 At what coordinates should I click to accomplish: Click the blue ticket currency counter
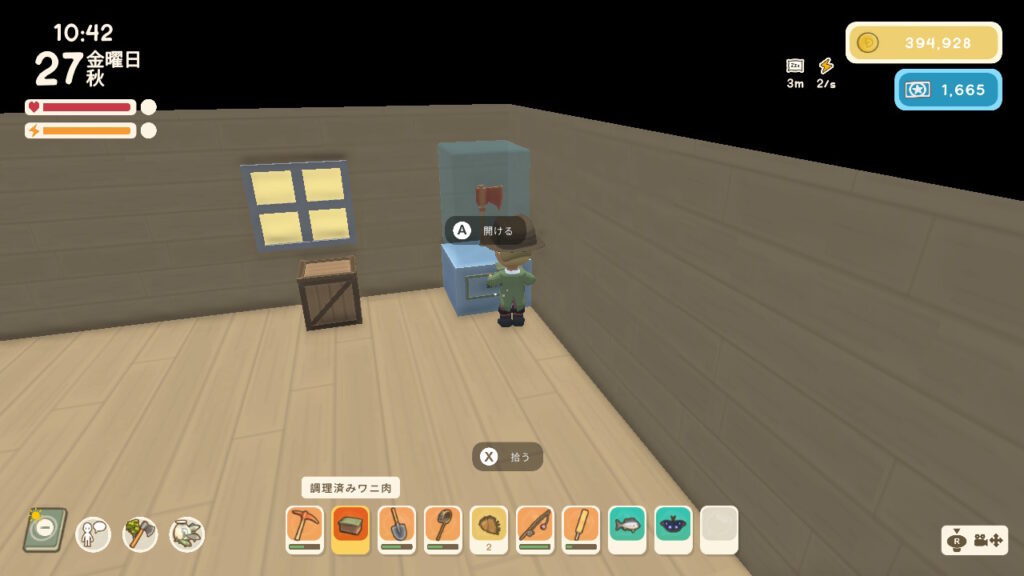click(x=947, y=90)
